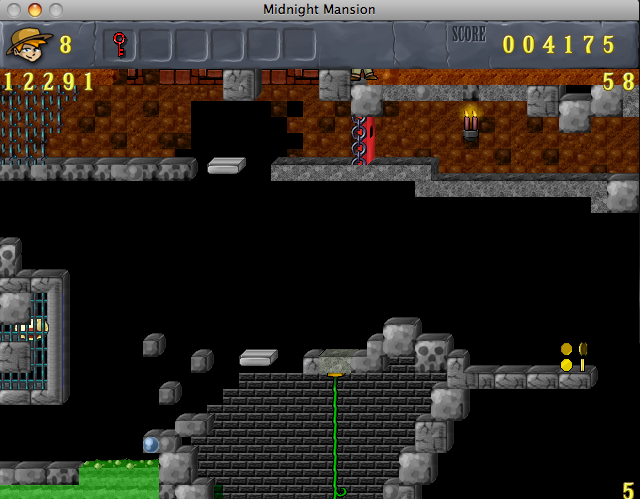Viewport: 640px width, 499px height.
Task: Select the red key inventory slot
Action: click(x=119, y=44)
